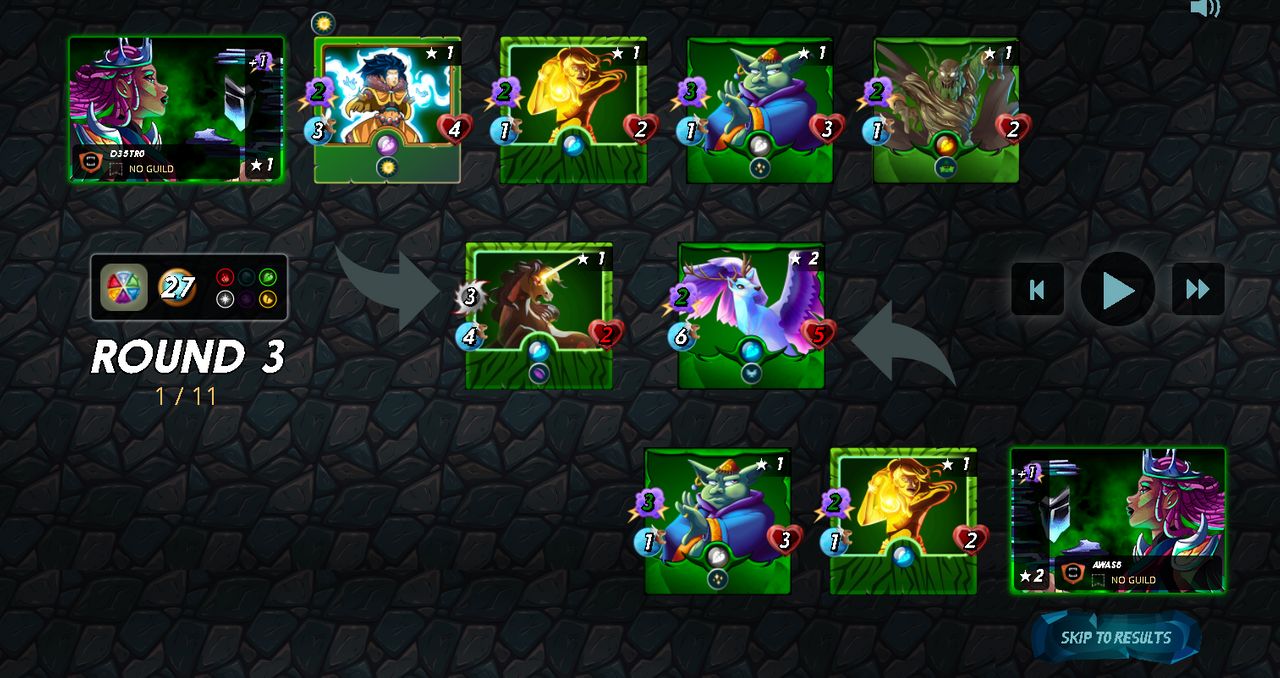Select summoner card of player AWAS6
The height and width of the screenshot is (678, 1280).
click(1117, 520)
